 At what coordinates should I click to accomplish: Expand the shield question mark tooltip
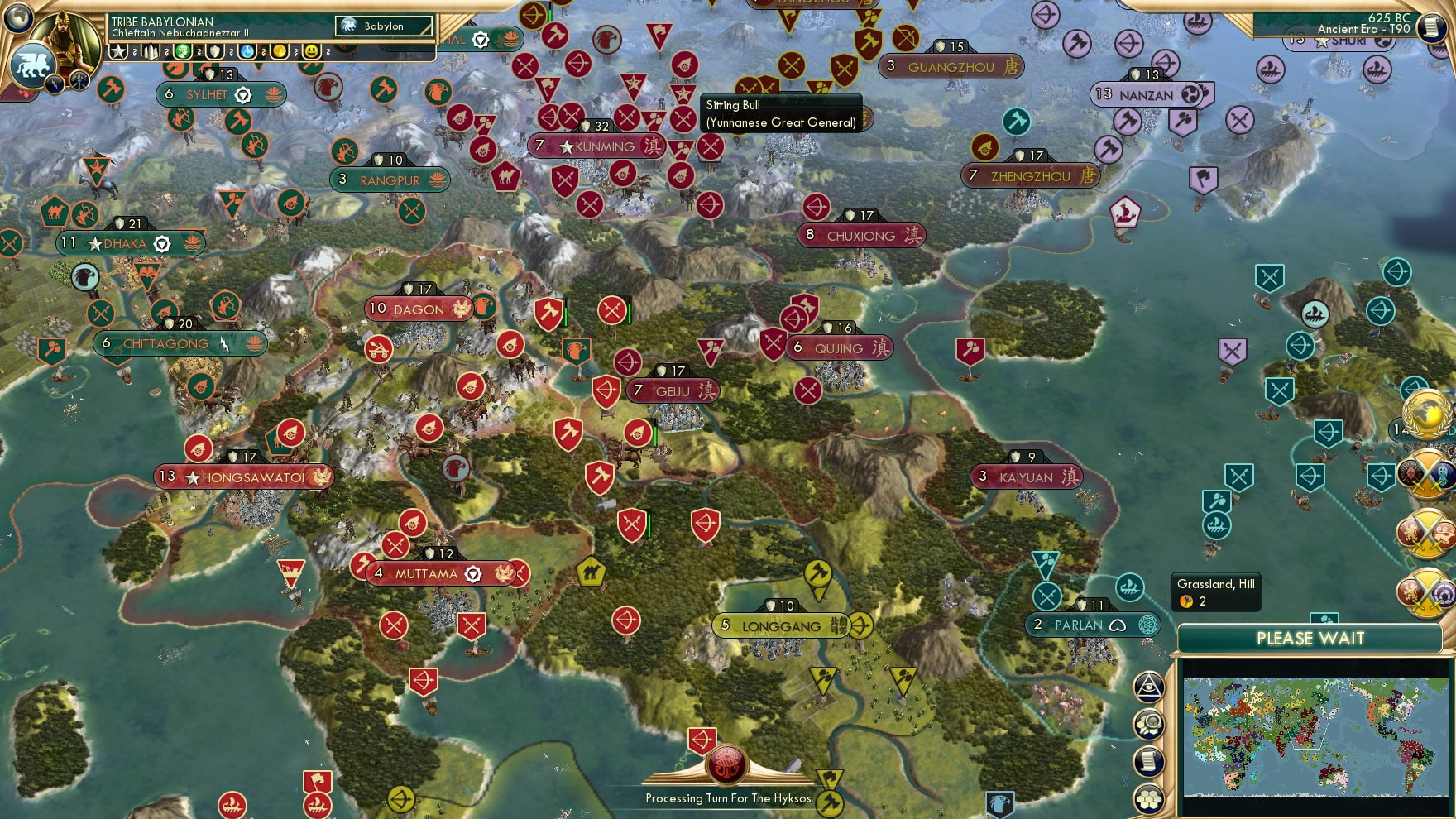pyautogui.click(x=231, y=52)
